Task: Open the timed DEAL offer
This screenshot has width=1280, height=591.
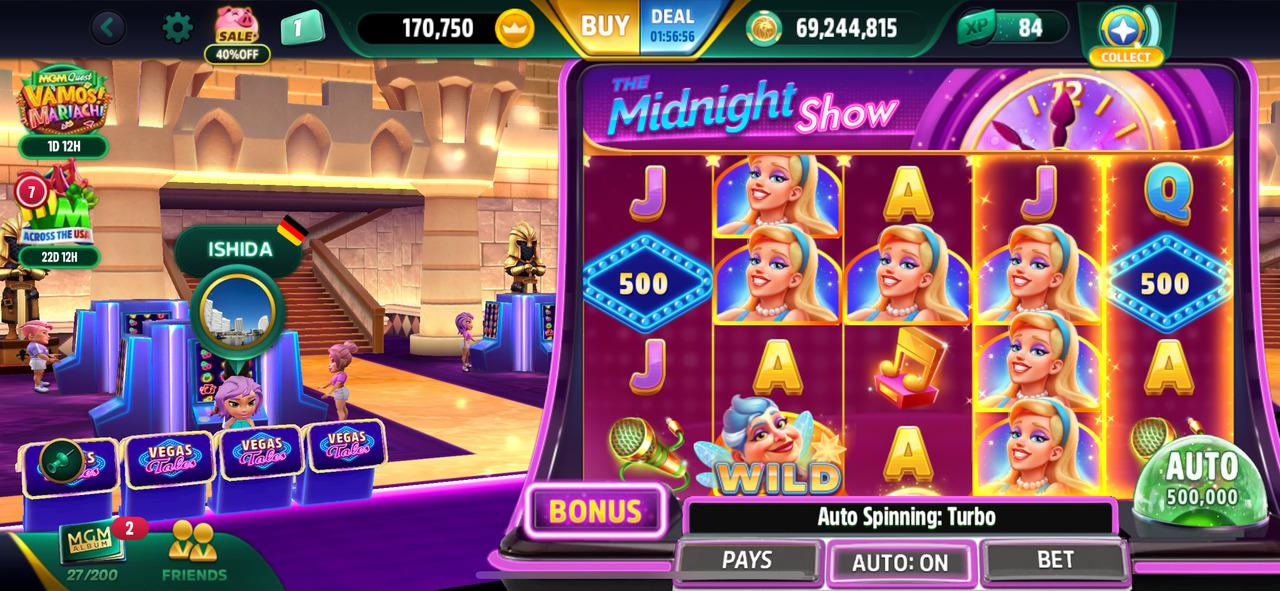Action: 672,27
